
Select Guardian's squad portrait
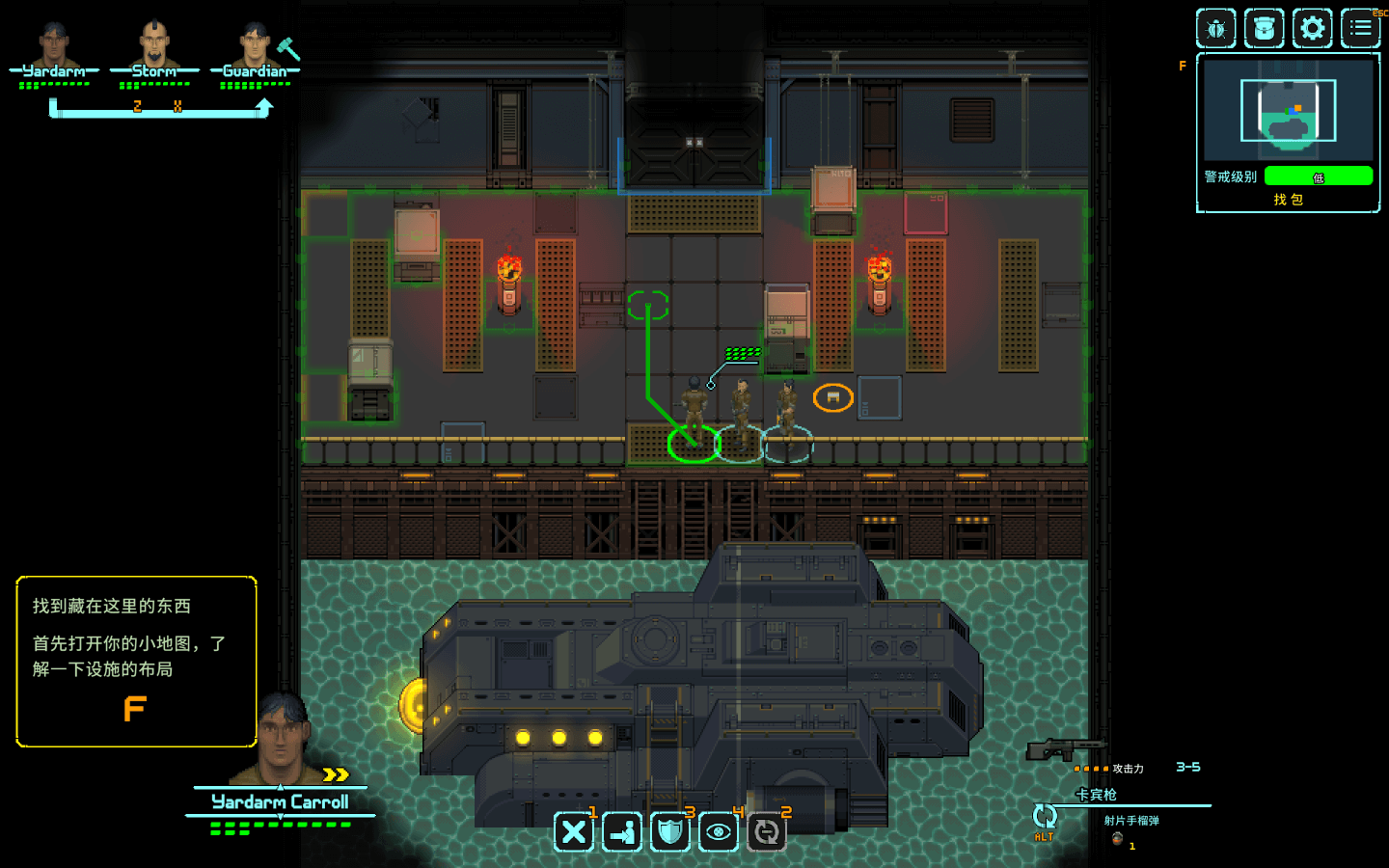pos(255,43)
